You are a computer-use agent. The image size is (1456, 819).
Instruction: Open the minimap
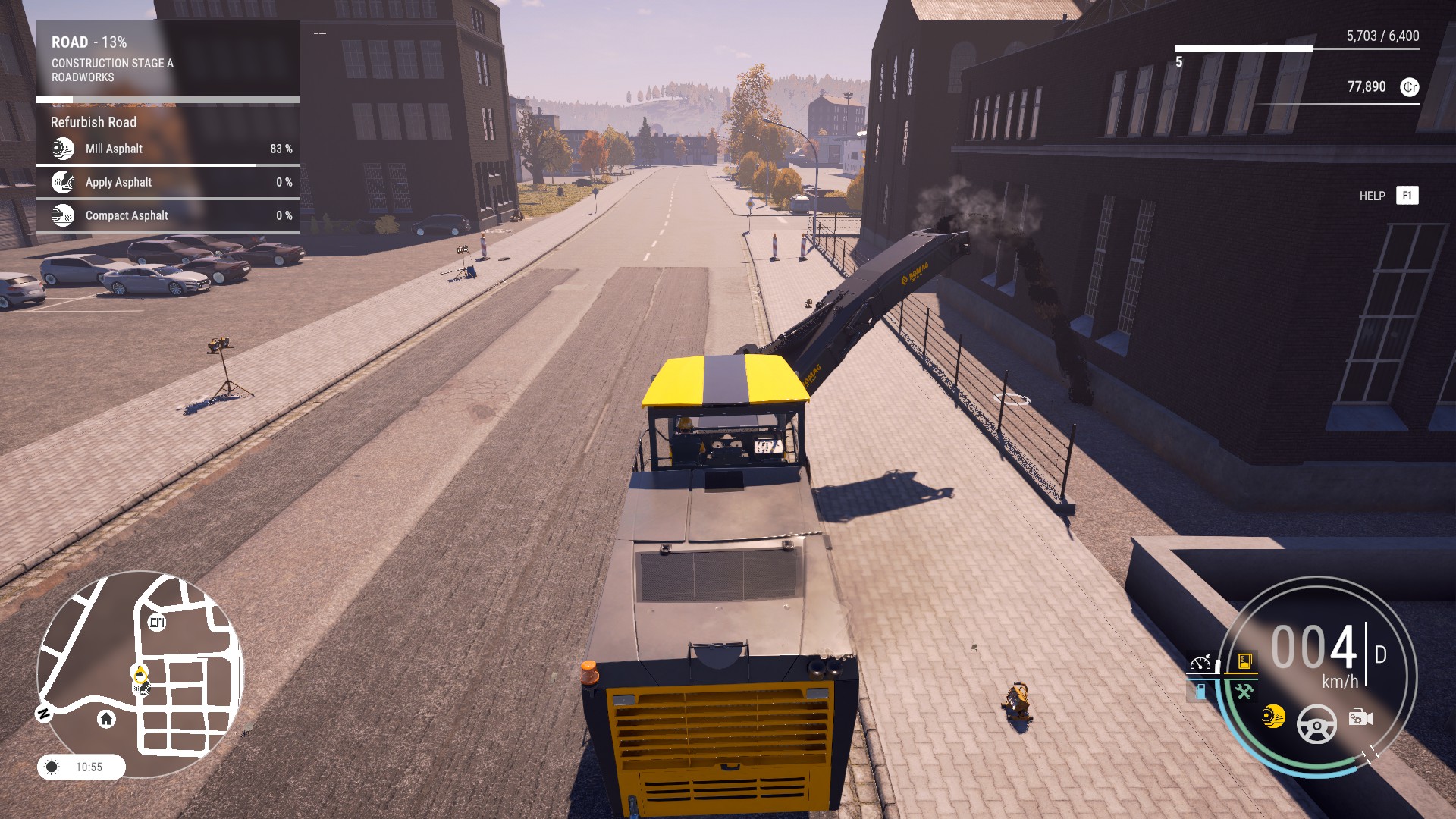click(140, 673)
